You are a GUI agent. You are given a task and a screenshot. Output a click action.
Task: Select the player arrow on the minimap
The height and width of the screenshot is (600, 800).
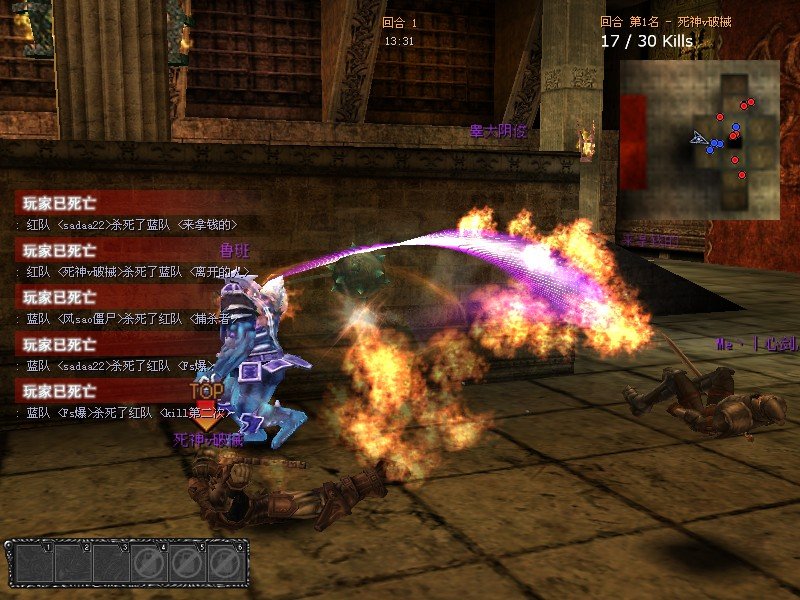click(x=698, y=138)
